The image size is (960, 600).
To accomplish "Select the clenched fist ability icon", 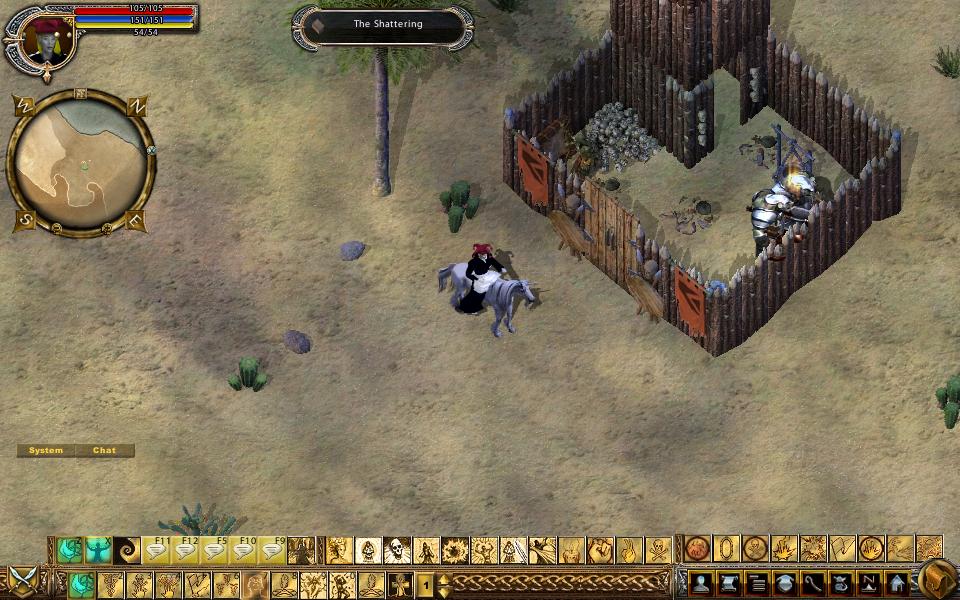I will (600, 550).
